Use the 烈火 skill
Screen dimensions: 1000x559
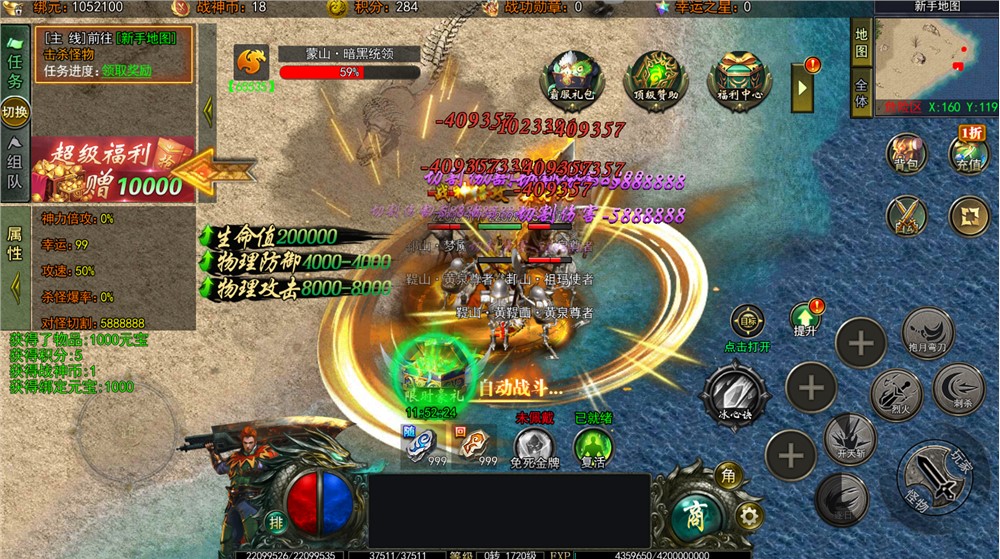point(895,395)
